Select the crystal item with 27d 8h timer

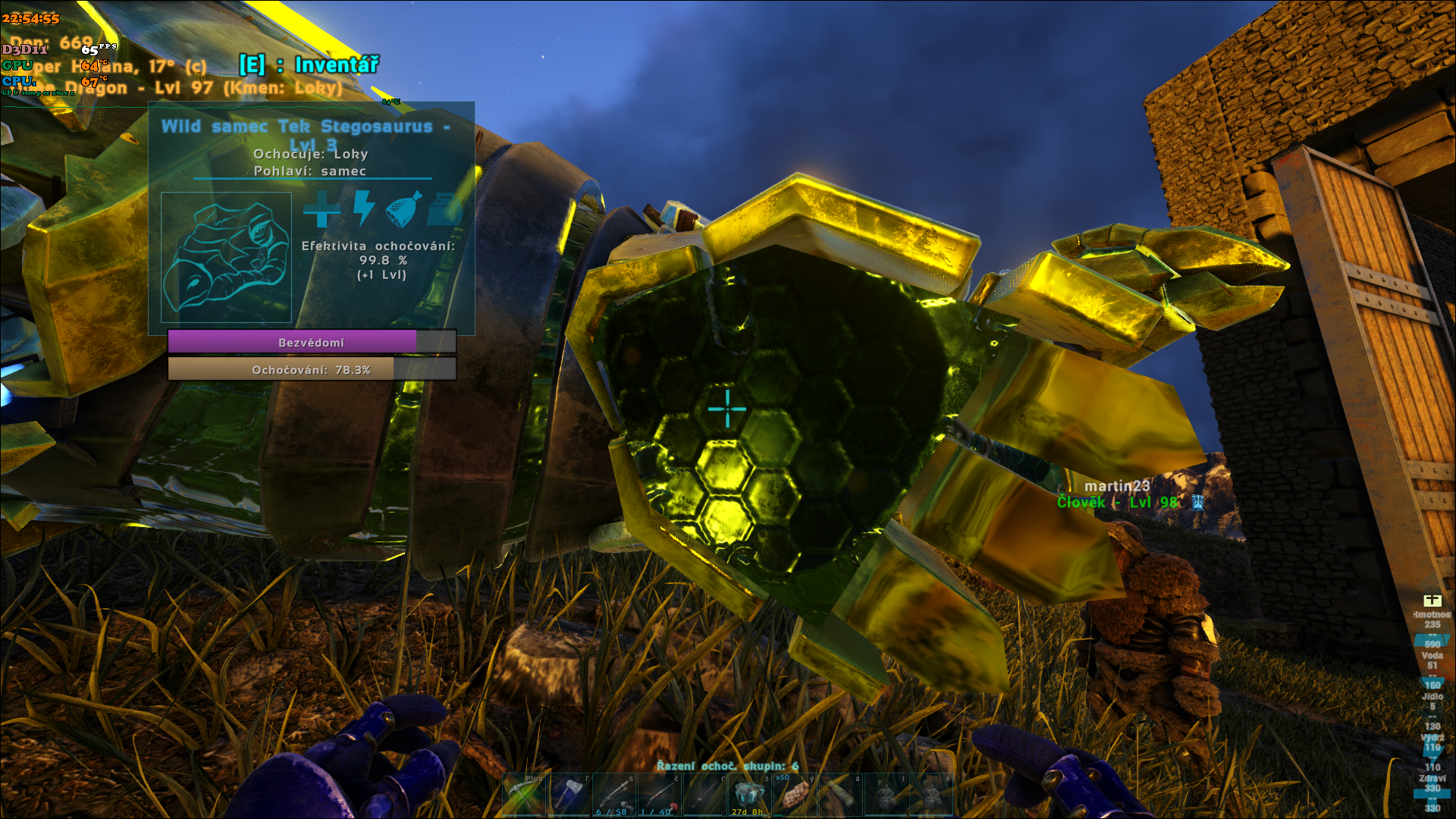(749, 795)
